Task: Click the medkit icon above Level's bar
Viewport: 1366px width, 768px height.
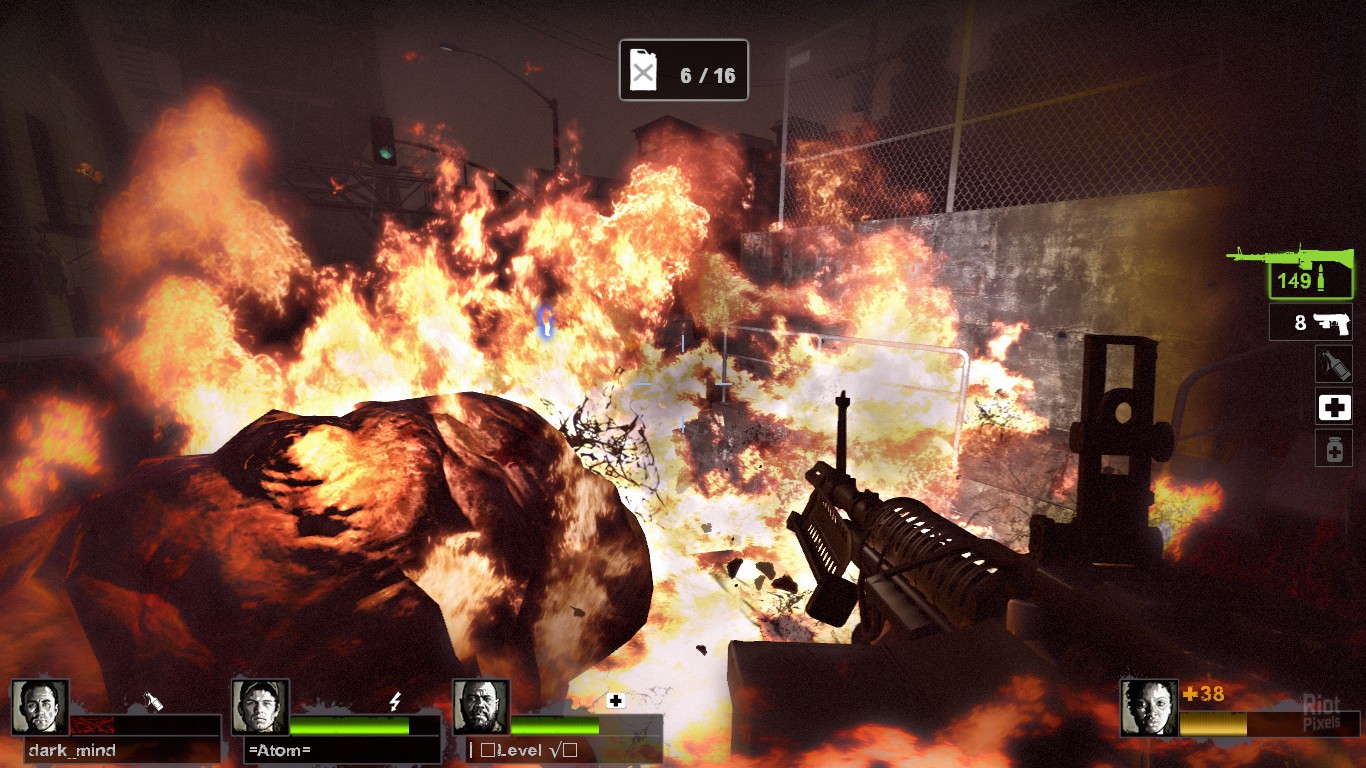Action: pos(616,701)
